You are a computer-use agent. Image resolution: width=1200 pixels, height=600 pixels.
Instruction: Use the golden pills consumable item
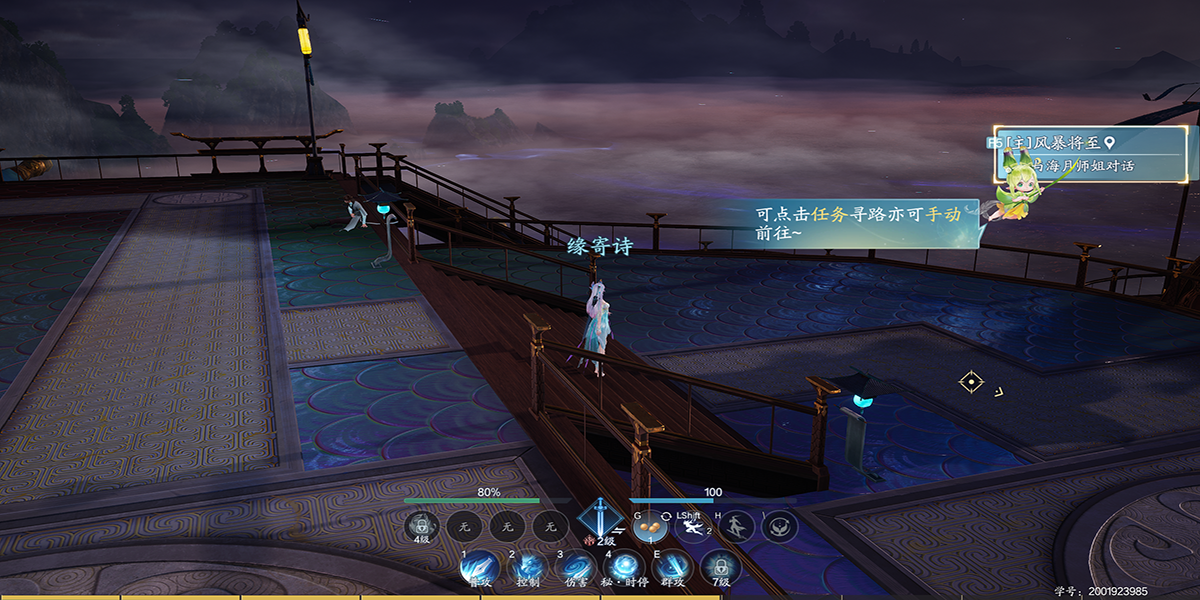tap(648, 525)
